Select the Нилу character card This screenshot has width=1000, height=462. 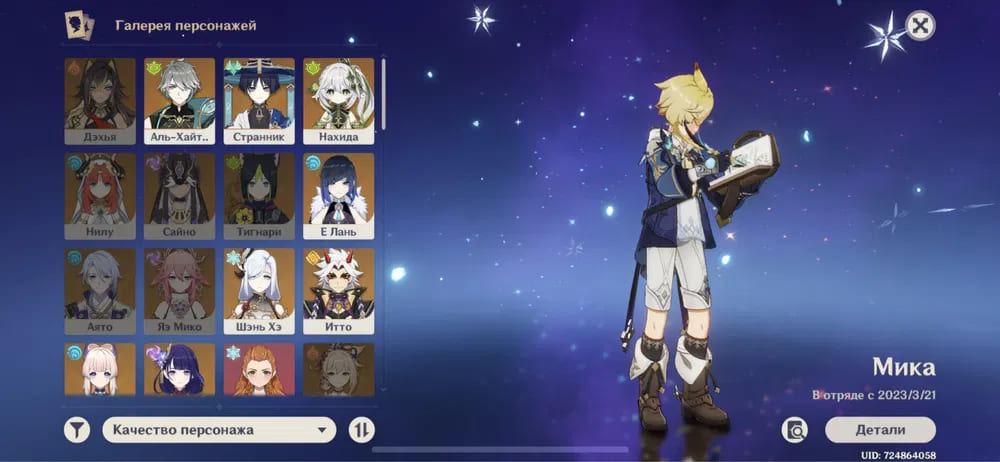(x=100, y=196)
